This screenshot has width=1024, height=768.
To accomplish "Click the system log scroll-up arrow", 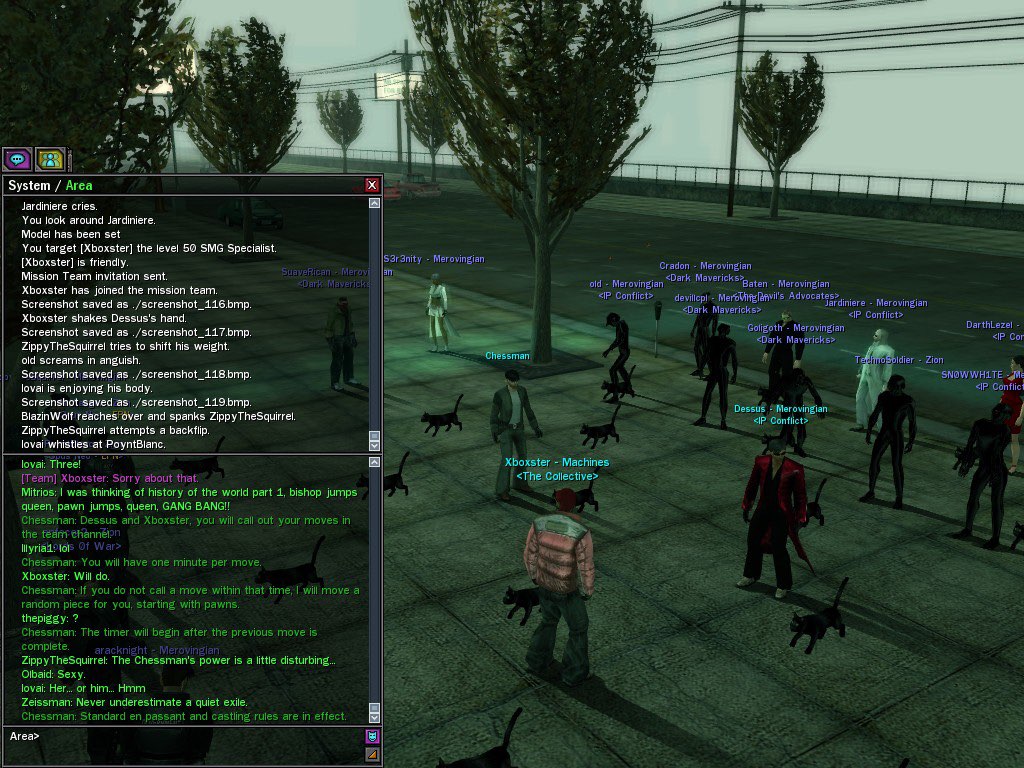I will point(375,203).
